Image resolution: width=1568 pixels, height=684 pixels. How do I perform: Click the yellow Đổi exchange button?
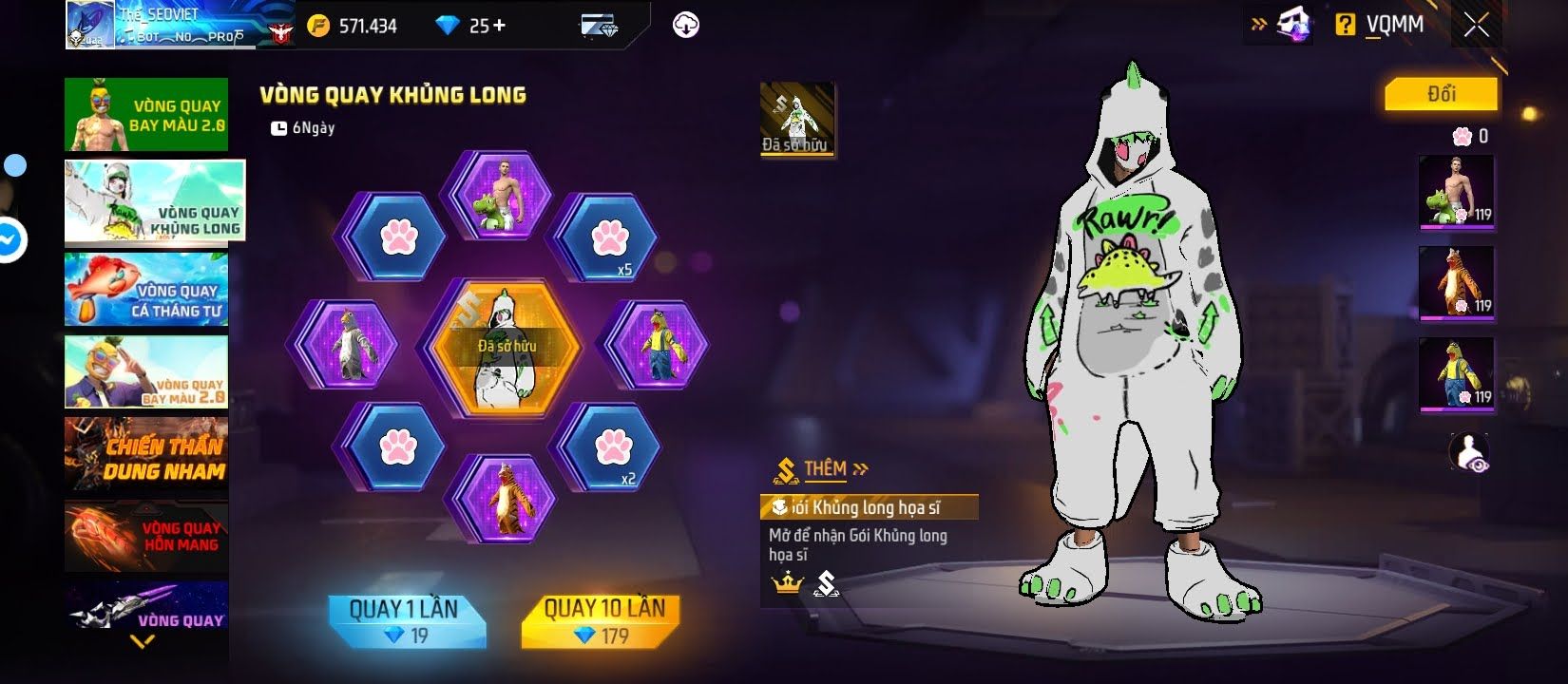(1441, 94)
